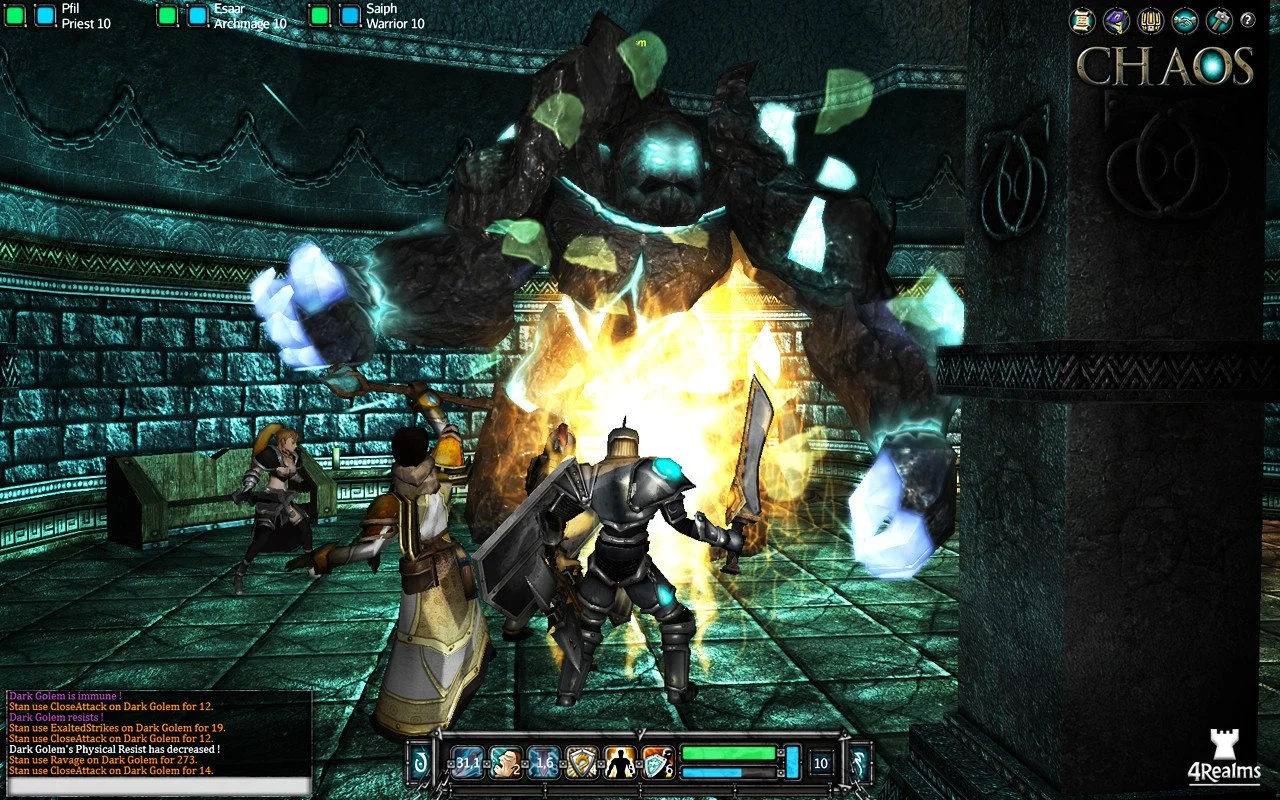Viewport: 1280px width, 800px height.
Task: Trigger the golden shield skill in slot 4
Action: click(582, 764)
